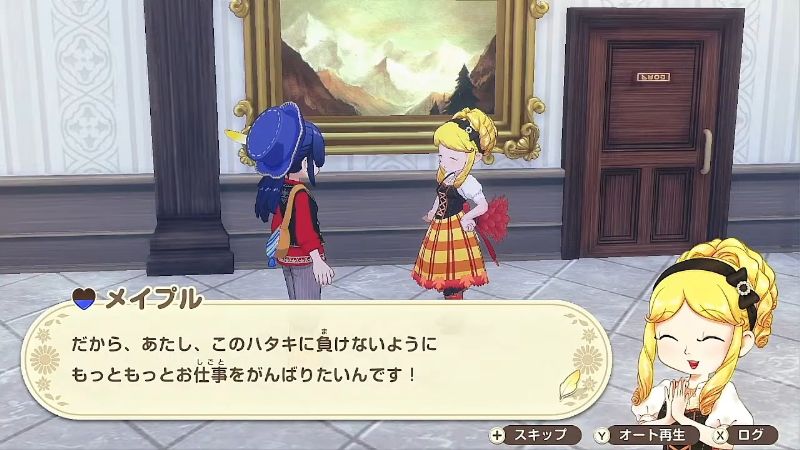The width and height of the screenshot is (800, 450).
Task: Skip the cutscene with スキップ
Action: click(x=534, y=434)
